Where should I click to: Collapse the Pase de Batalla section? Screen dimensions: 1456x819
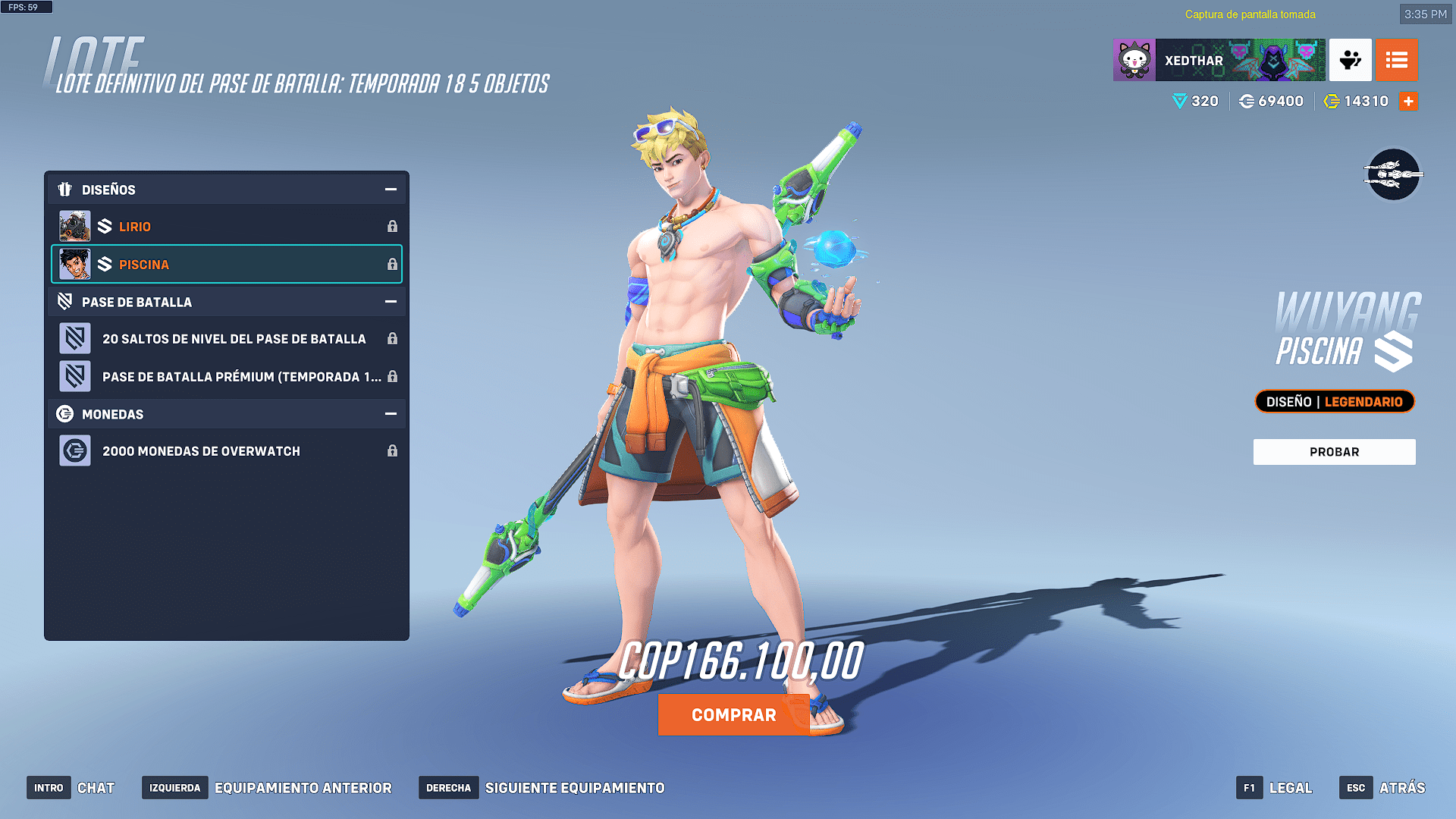(391, 302)
